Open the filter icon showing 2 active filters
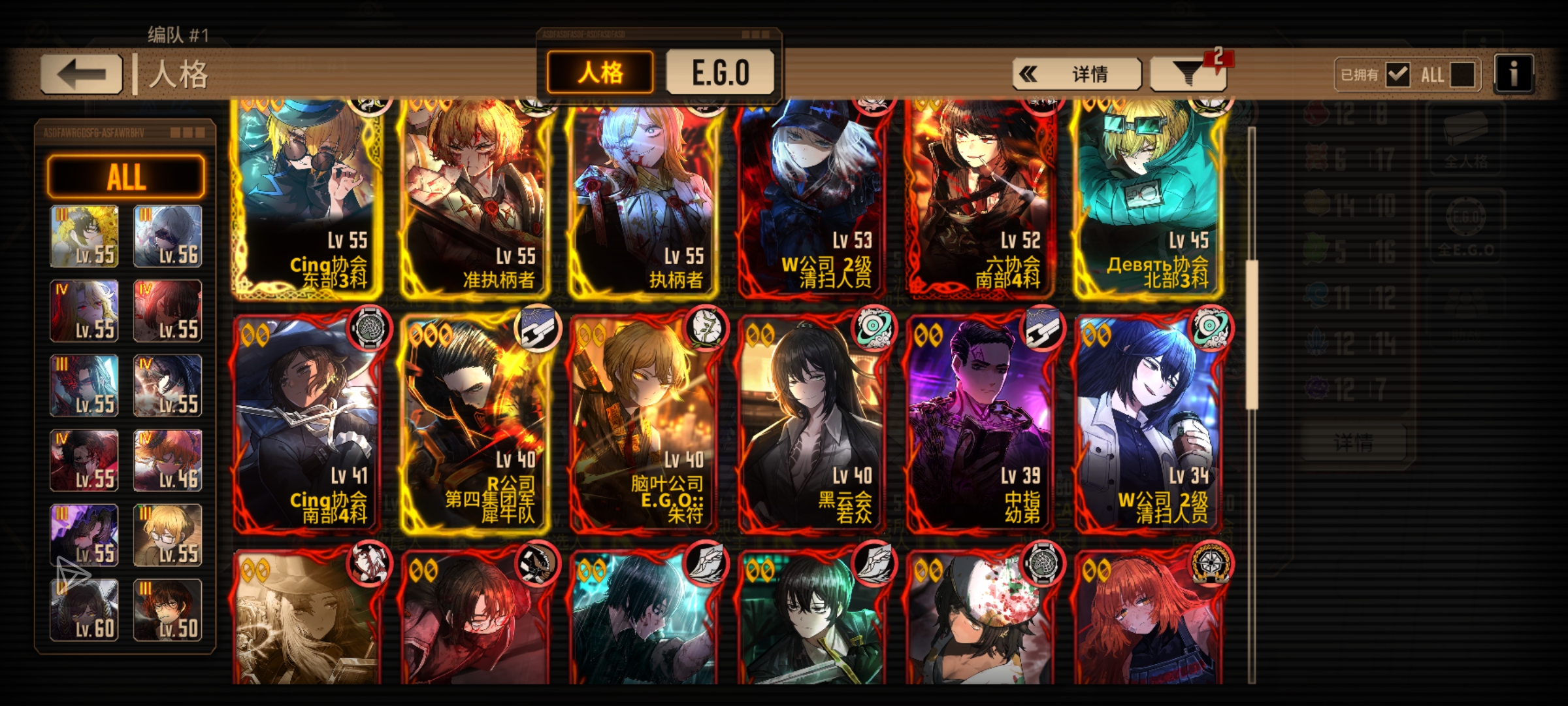 pos(1189,74)
